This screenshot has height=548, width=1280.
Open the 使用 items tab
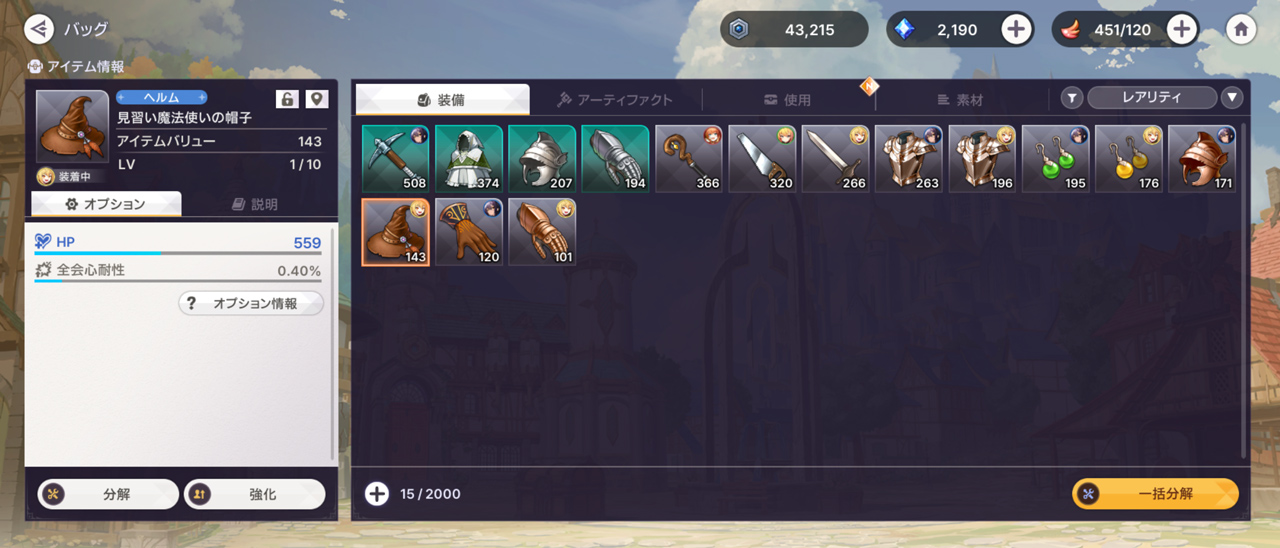(788, 99)
